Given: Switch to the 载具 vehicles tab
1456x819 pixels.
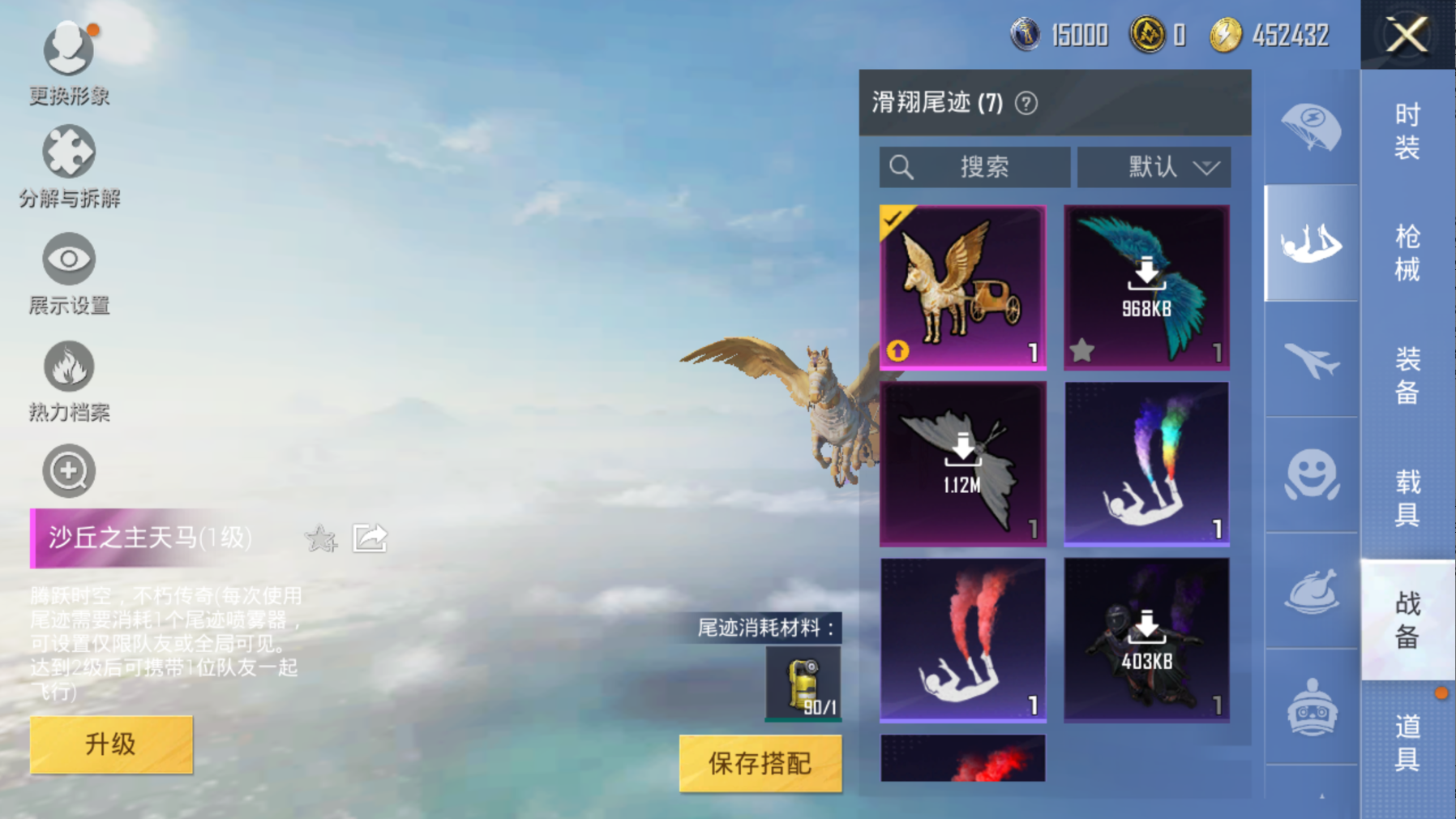Looking at the screenshot, I should [x=1407, y=497].
